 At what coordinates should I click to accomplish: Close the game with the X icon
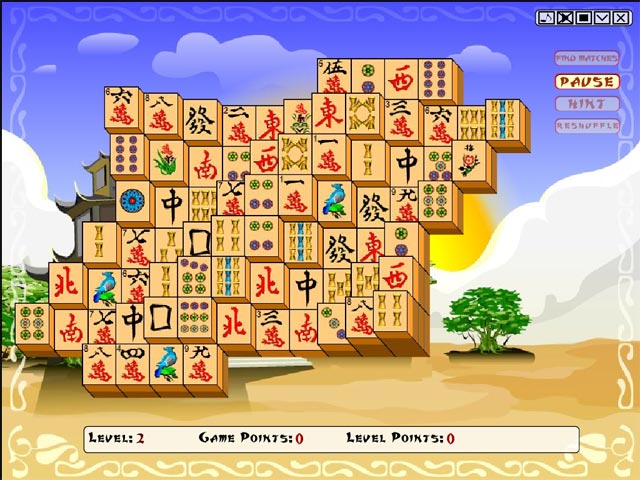pos(621,17)
